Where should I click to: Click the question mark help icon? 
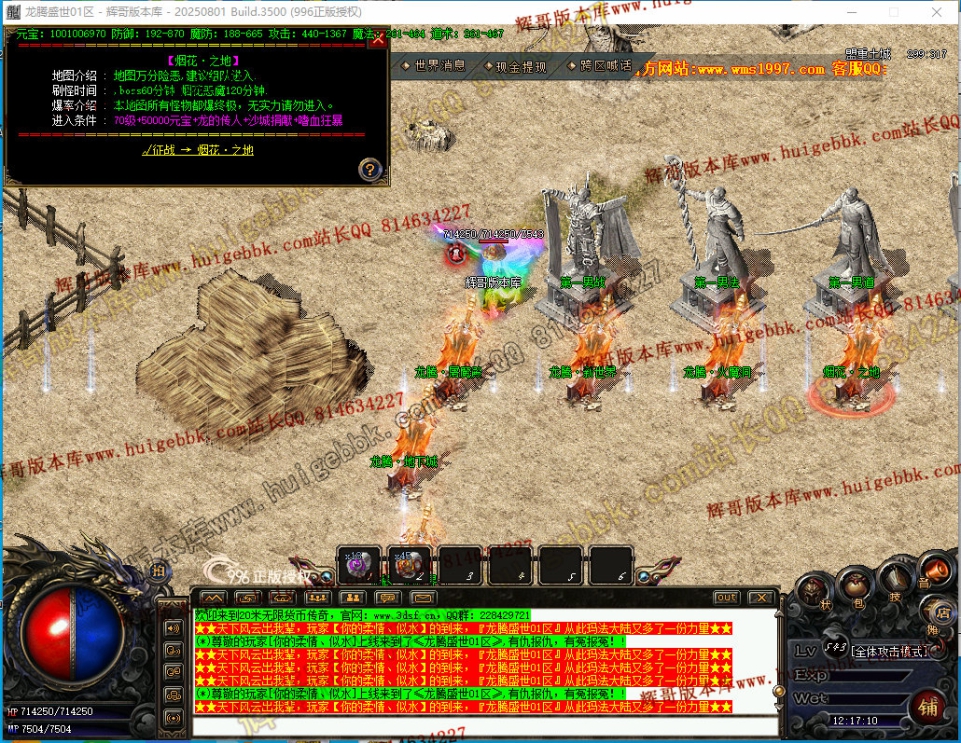tap(369, 169)
